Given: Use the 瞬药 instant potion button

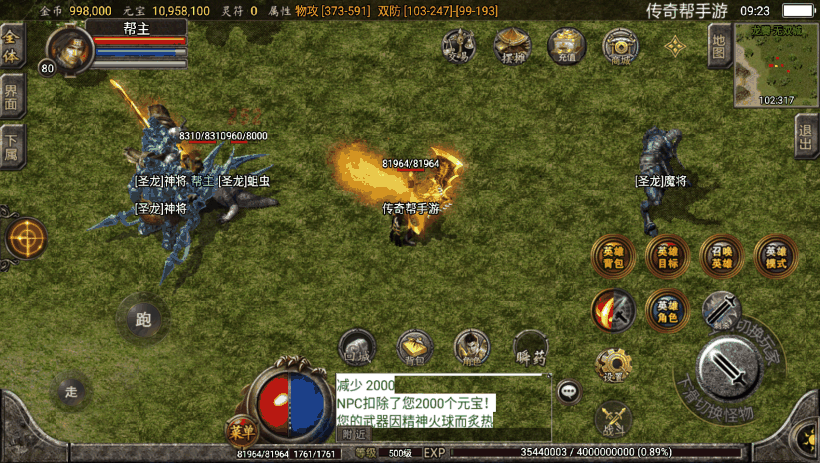Looking at the screenshot, I should tap(531, 347).
